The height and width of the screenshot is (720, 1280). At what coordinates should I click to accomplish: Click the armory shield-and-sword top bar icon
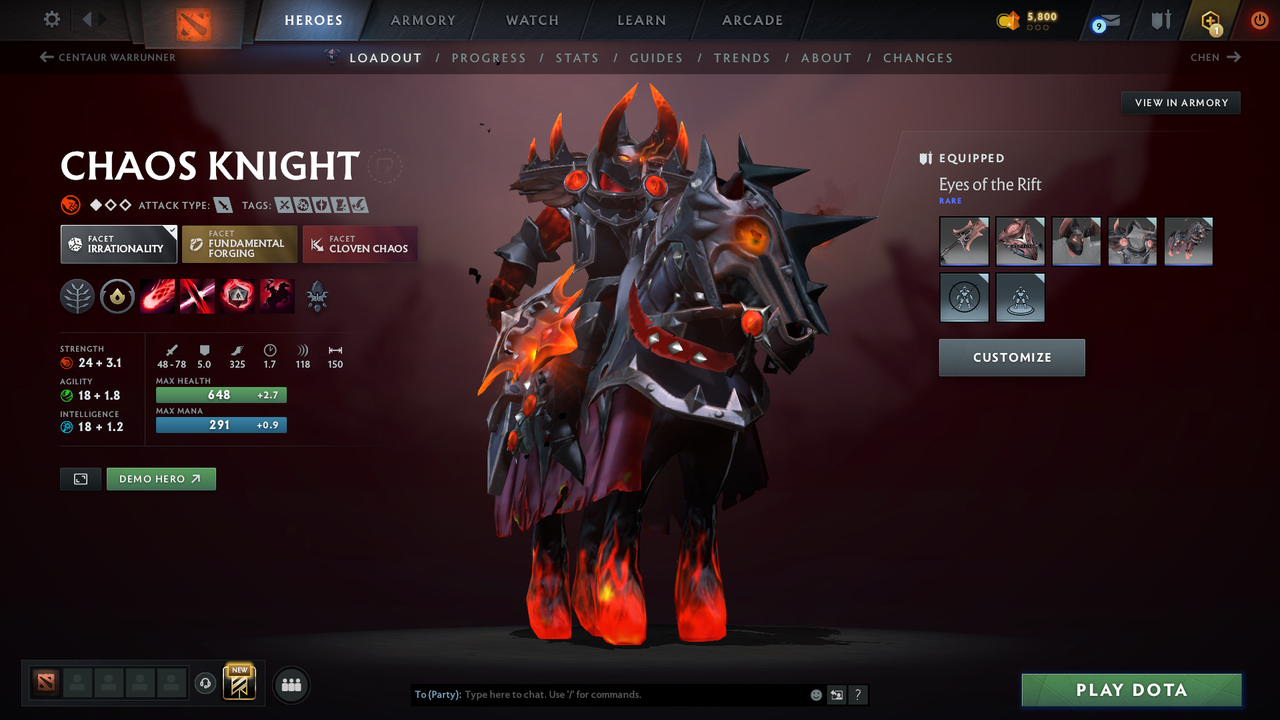1160,20
